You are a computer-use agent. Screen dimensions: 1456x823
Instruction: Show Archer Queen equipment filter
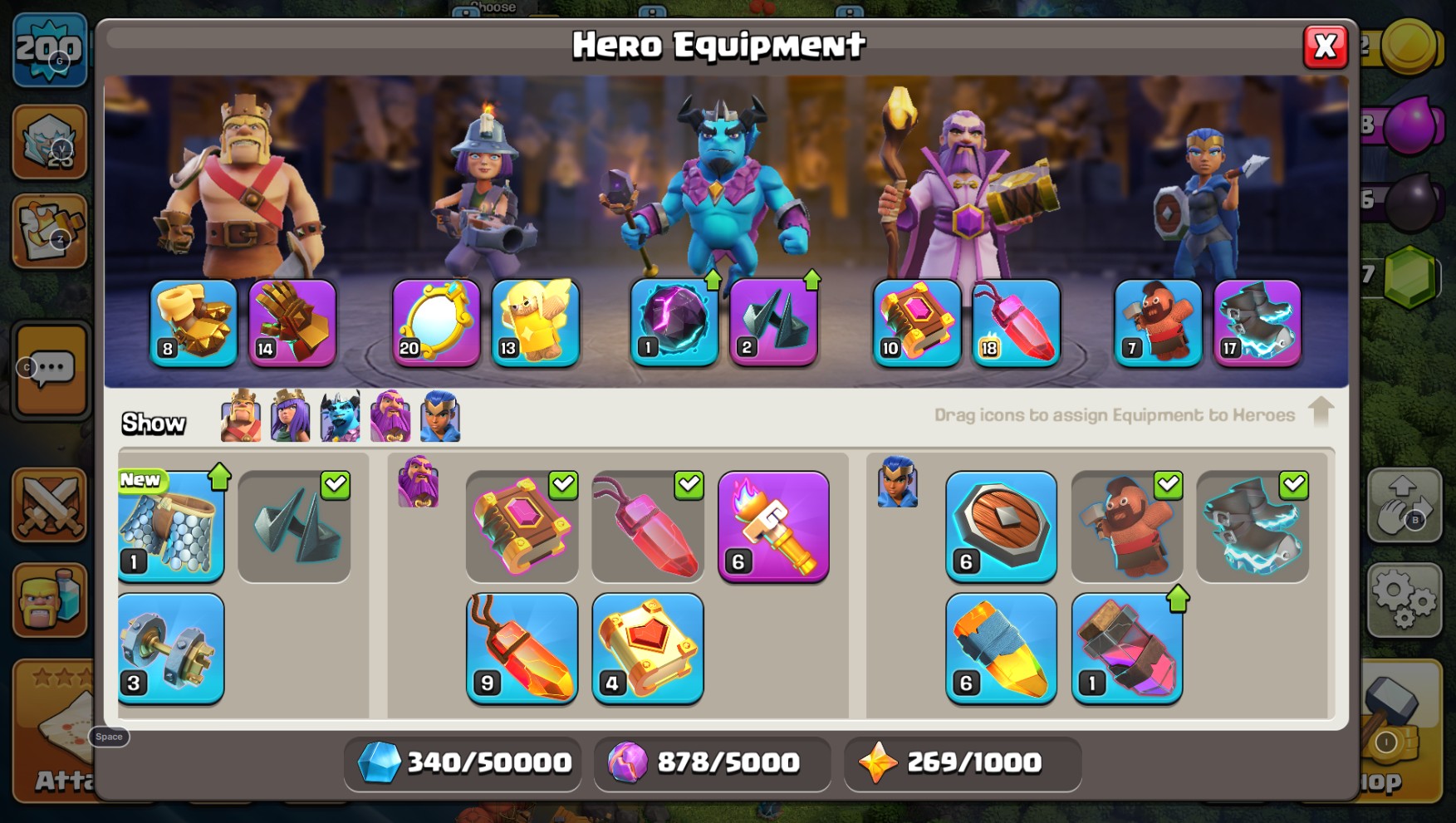pyautogui.click(x=291, y=416)
